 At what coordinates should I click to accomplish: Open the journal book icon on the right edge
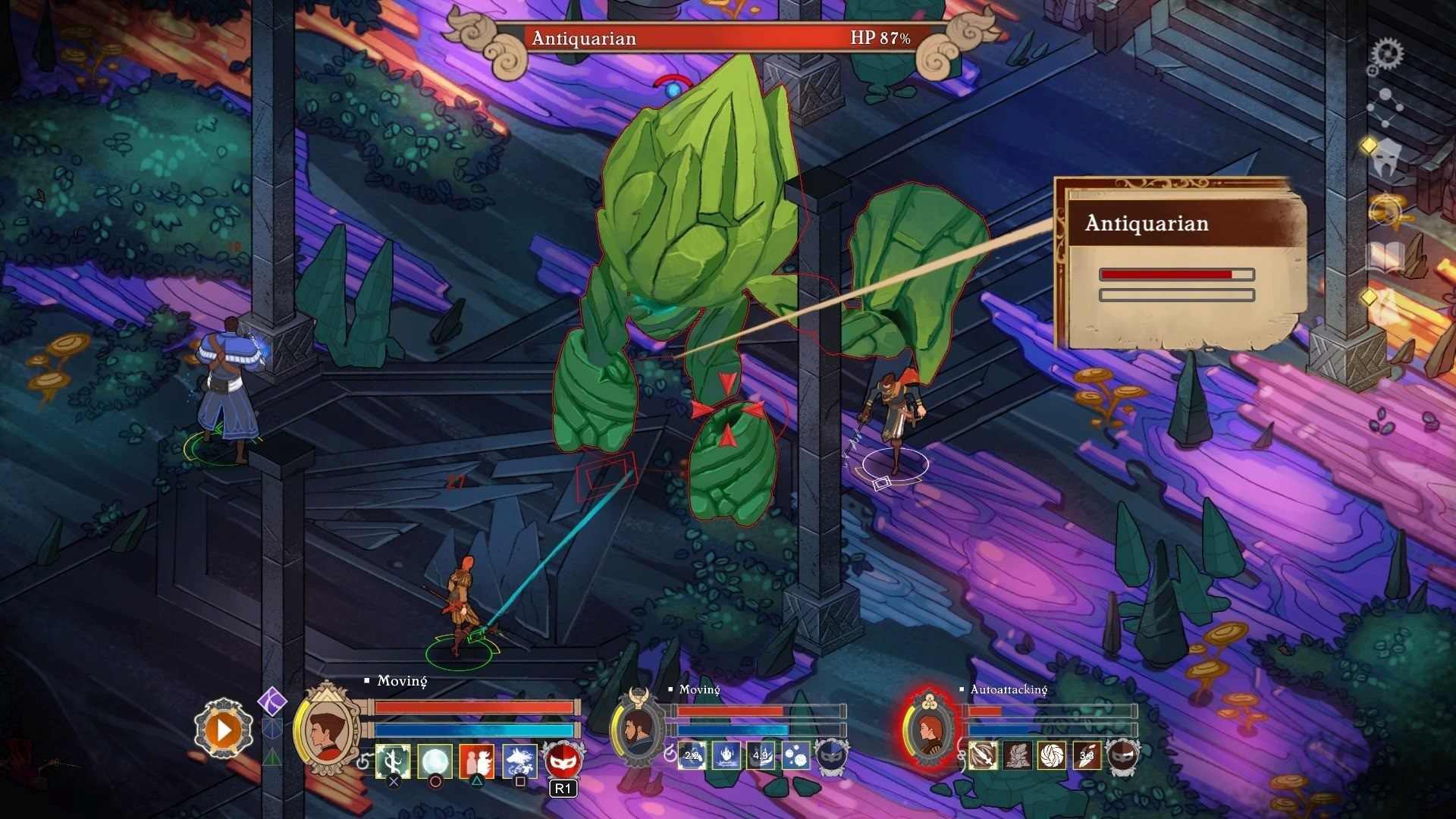pyautogui.click(x=1385, y=254)
